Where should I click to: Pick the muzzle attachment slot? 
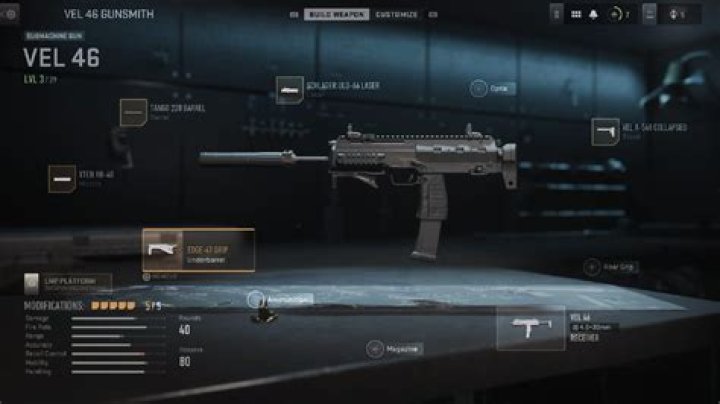[63, 179]
